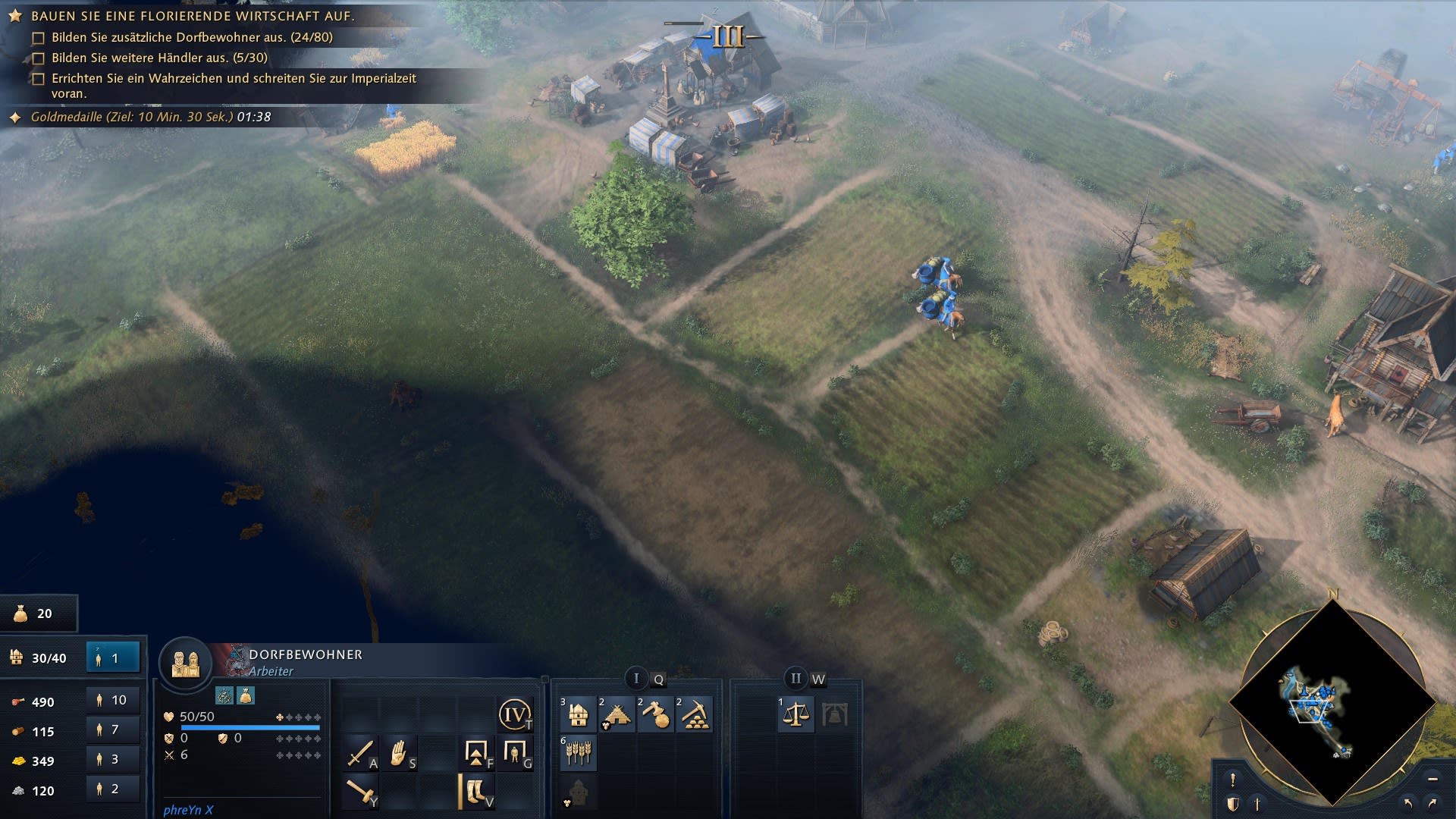Use the repair hammer command
The image size is (1456, 819).
359,792
